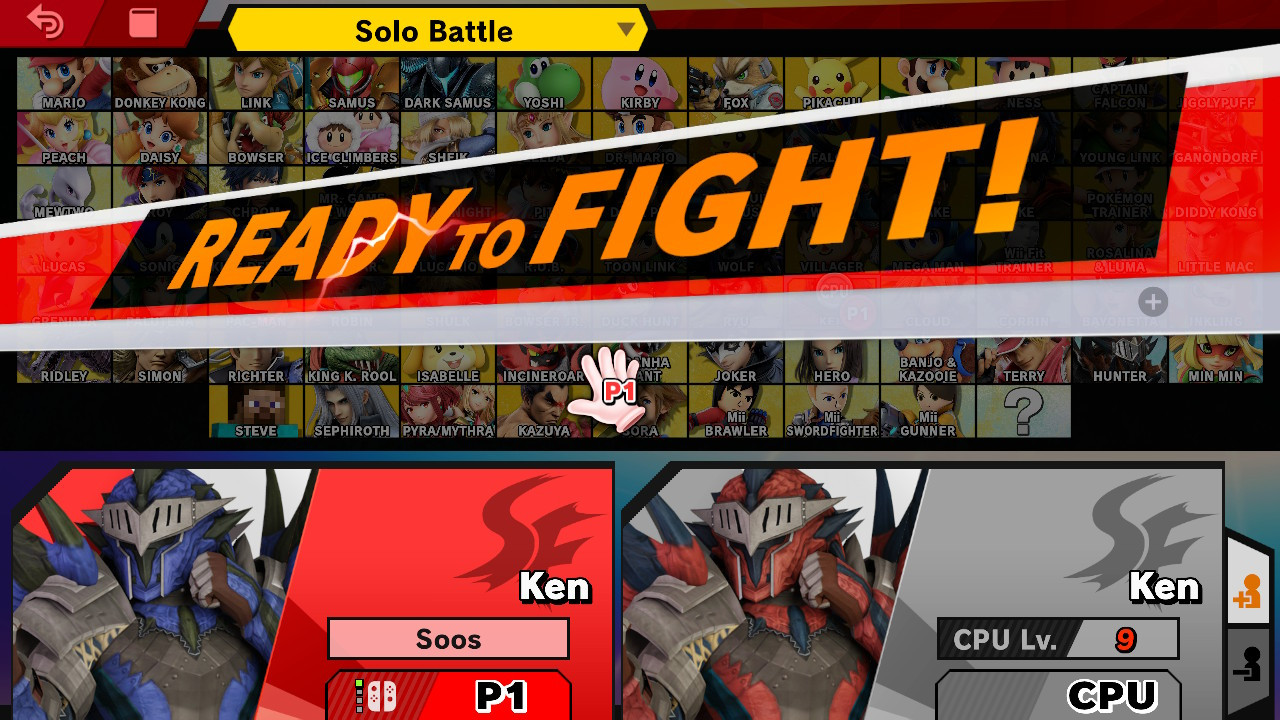
Task: Click the Solo Battle yellow banner
Action: click(x=434, y=30)
